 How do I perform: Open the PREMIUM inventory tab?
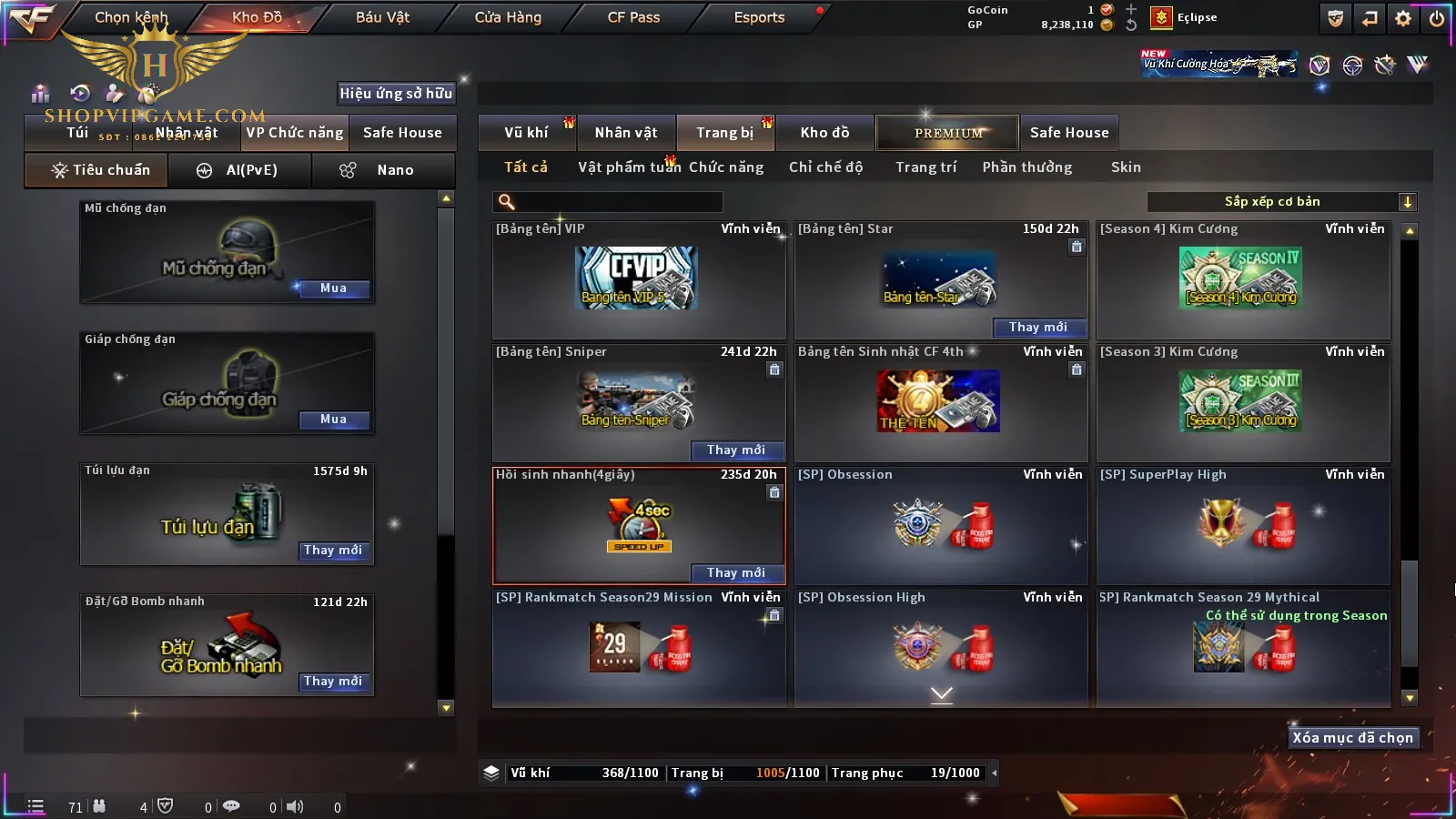947,133
